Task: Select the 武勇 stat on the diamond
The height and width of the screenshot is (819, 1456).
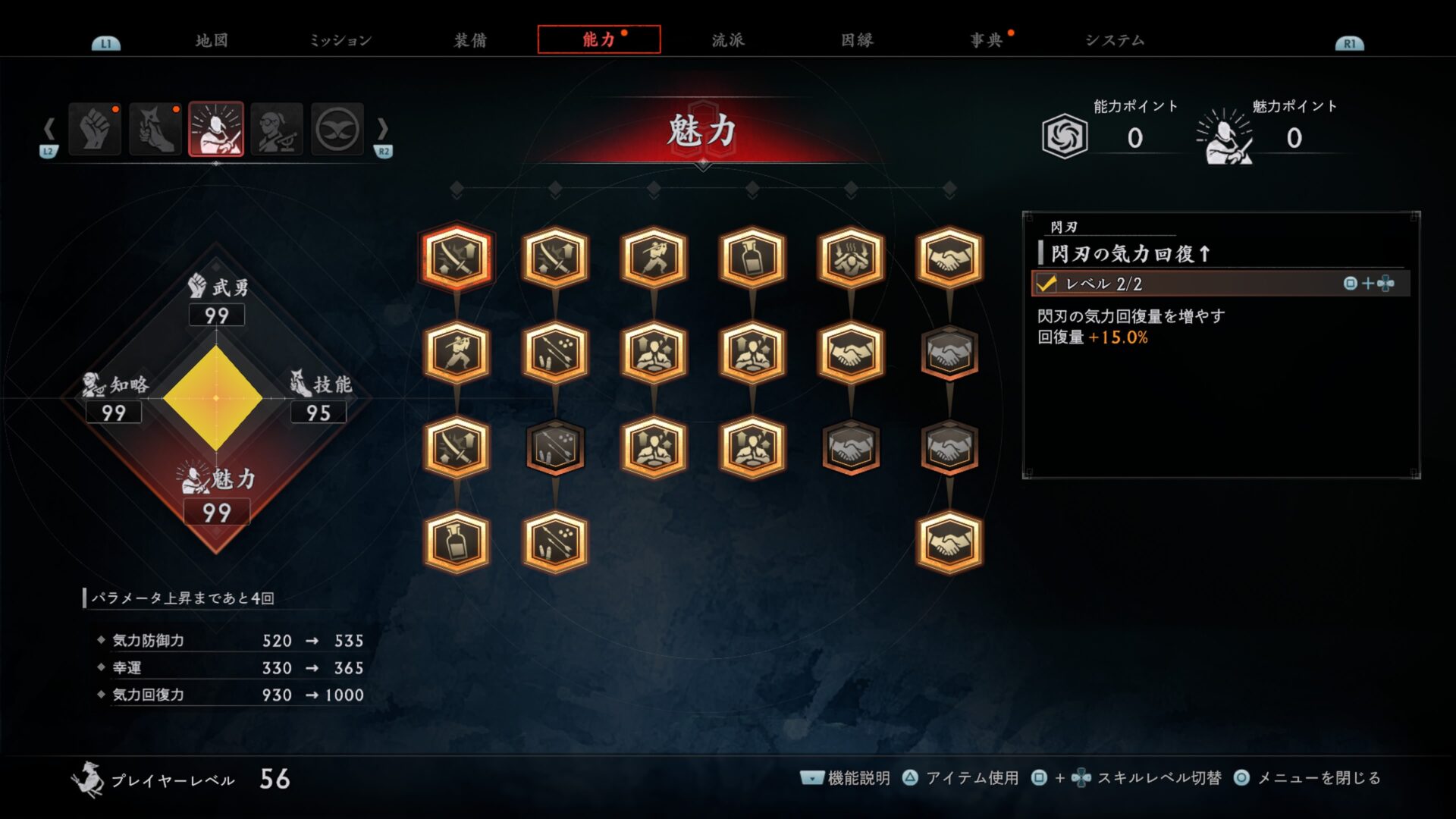Action: click(x=217, y=300)
